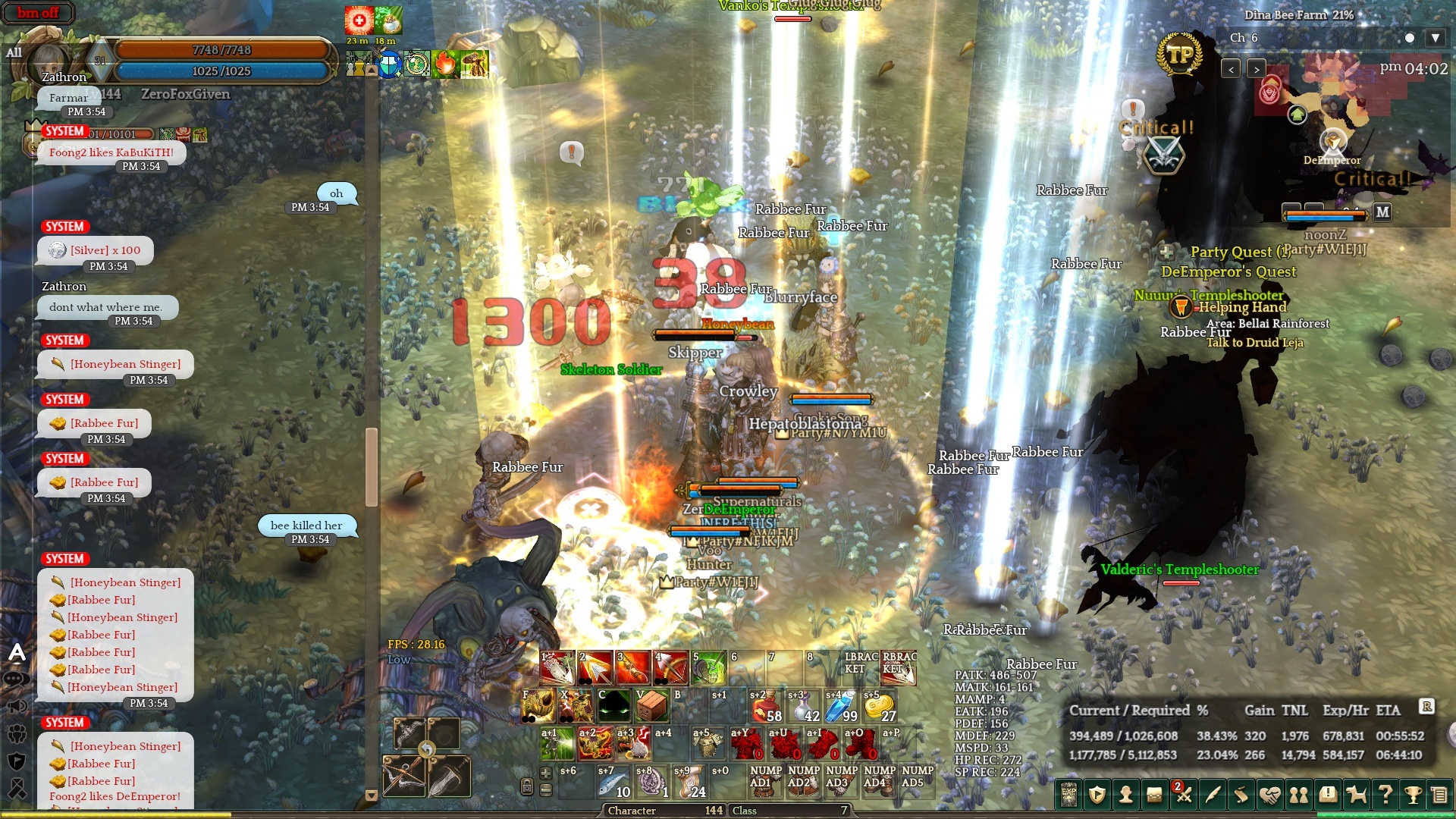Open the companion dog menu button
The image size is (1456, 819).
[1356, 795]
